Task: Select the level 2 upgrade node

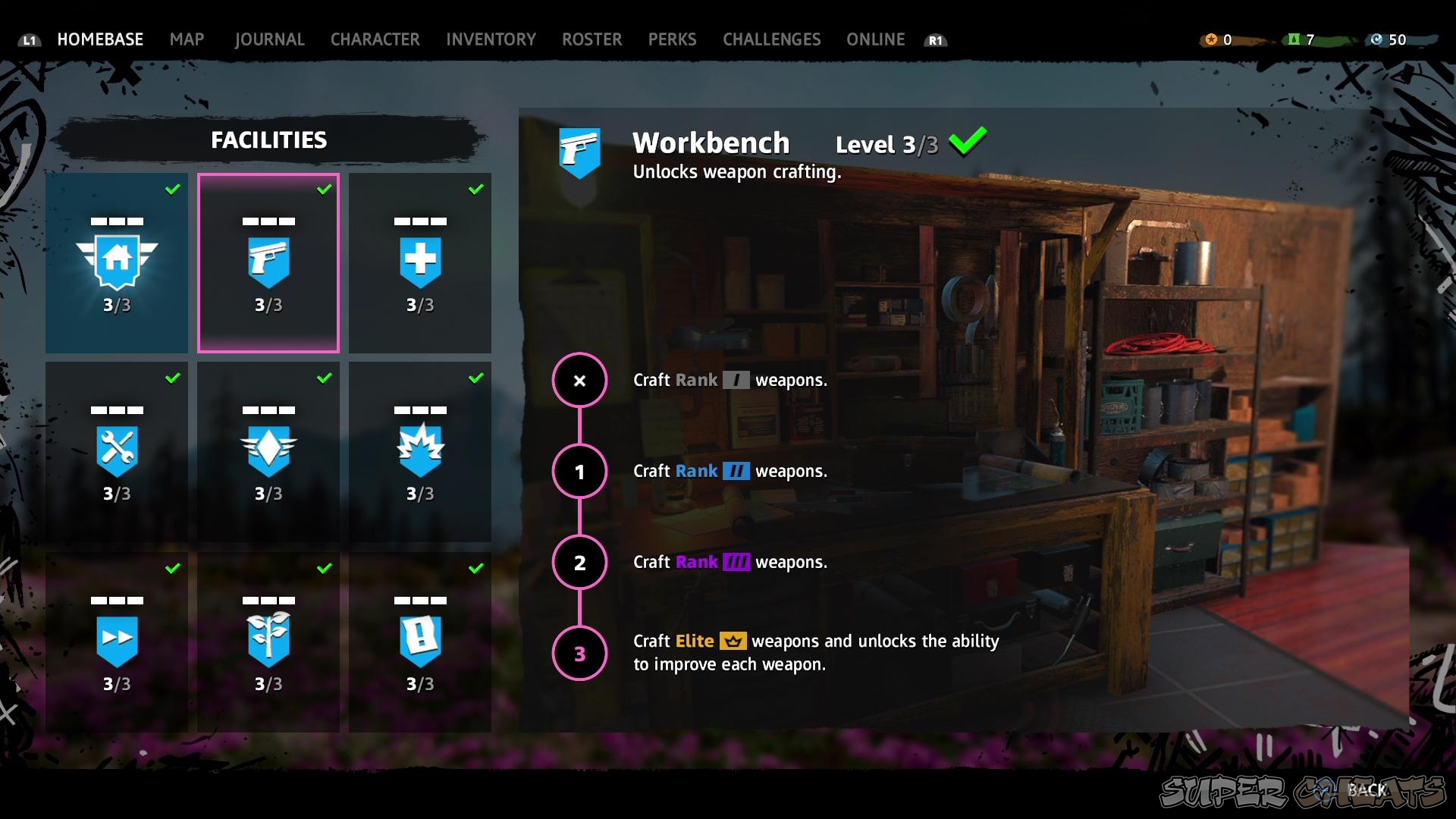Action: click(x=580, y=562)
